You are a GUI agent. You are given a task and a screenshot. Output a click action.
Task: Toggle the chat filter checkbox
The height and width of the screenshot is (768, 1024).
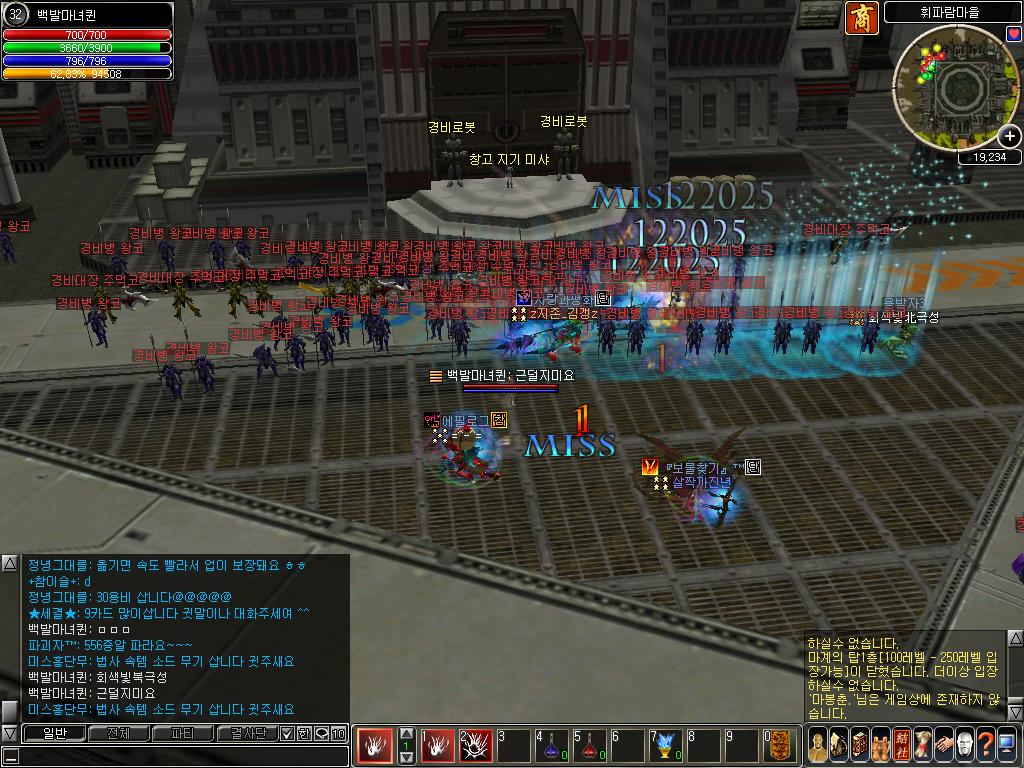[x=287, y=733]
